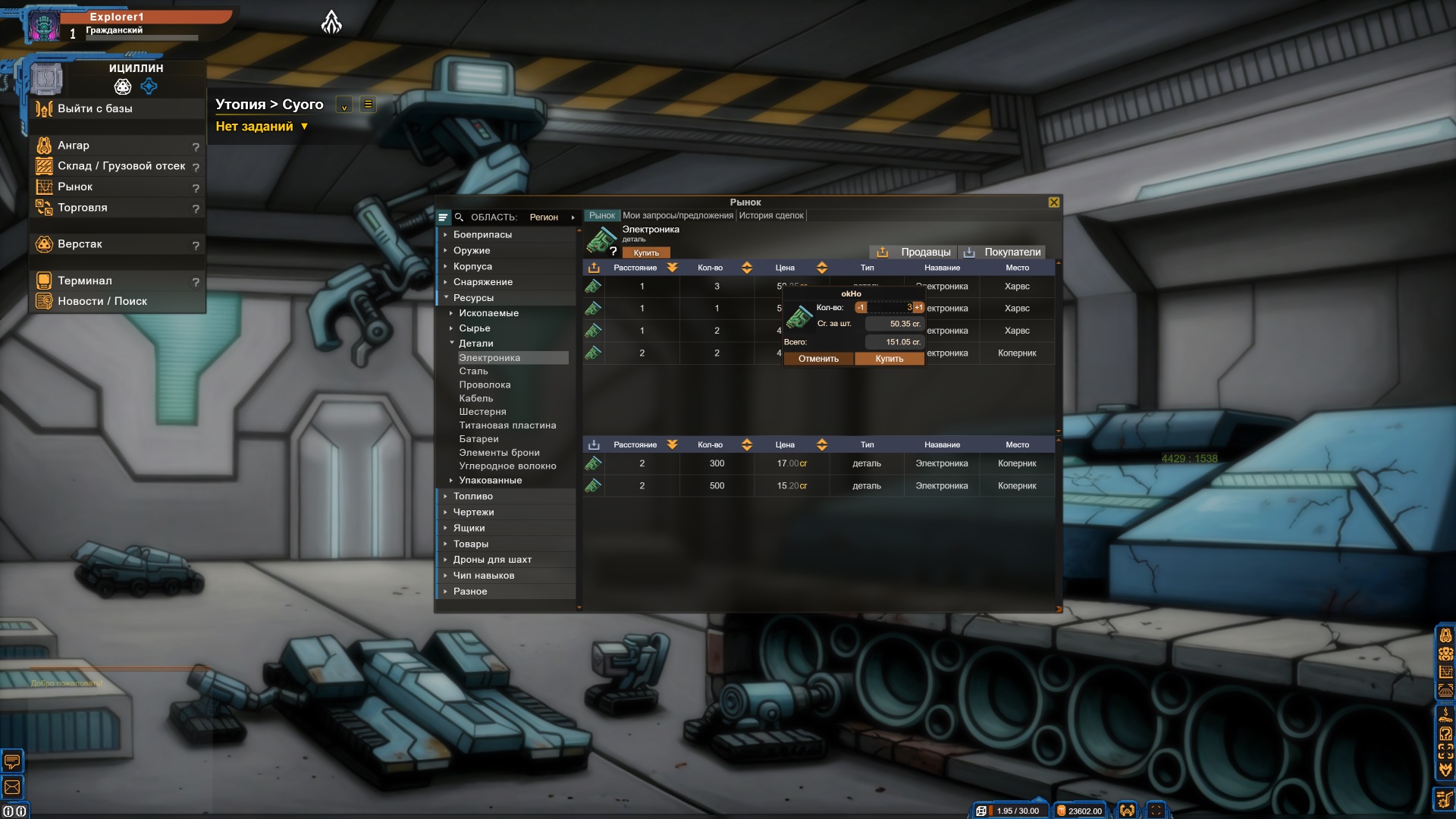Expand the Топливо category
The width and height of the screenshot is (1456, 819).
[x=472, y=497]
